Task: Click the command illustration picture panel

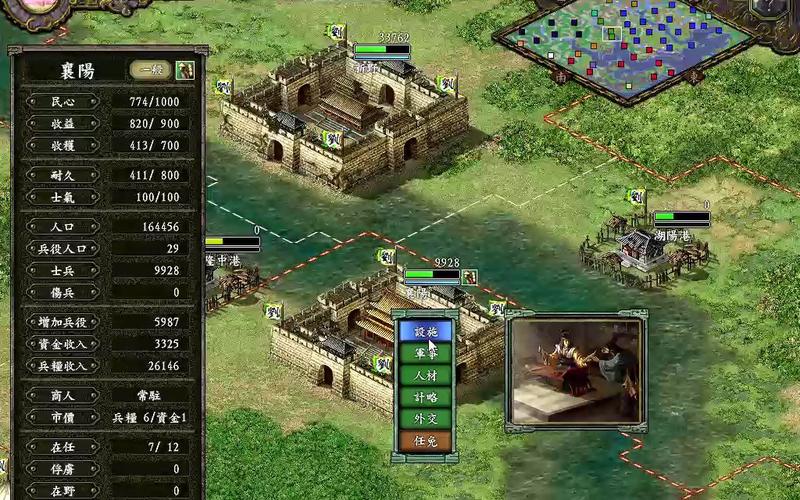Action: click(575, 369)
